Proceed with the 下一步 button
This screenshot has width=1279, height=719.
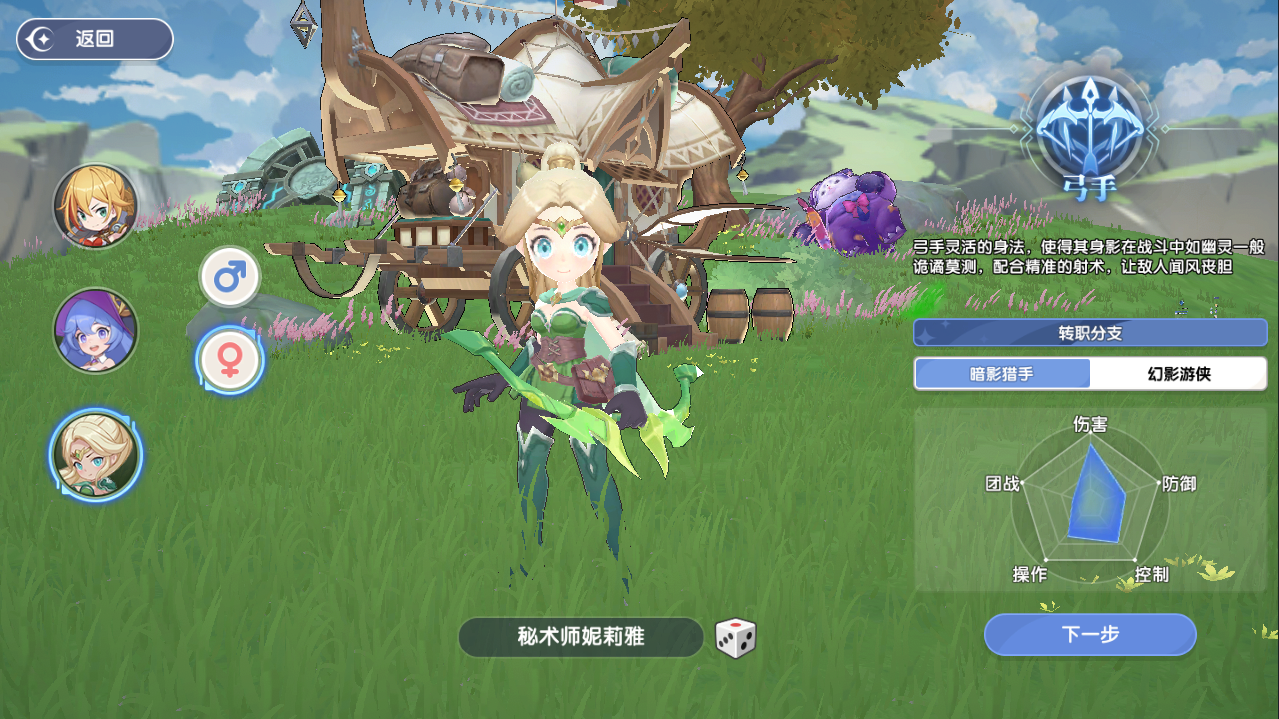pos(1089,634)
